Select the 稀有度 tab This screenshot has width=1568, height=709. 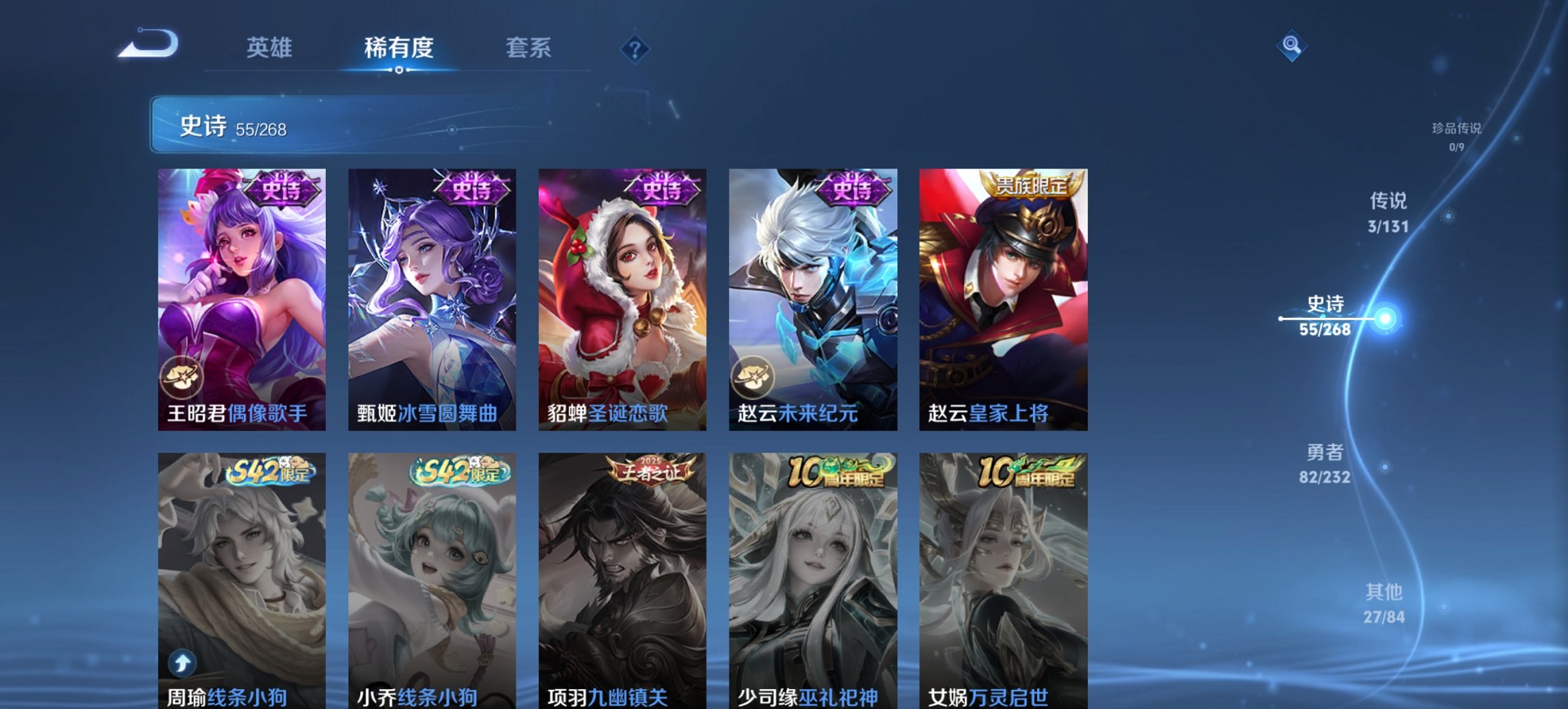coord(398,49)
